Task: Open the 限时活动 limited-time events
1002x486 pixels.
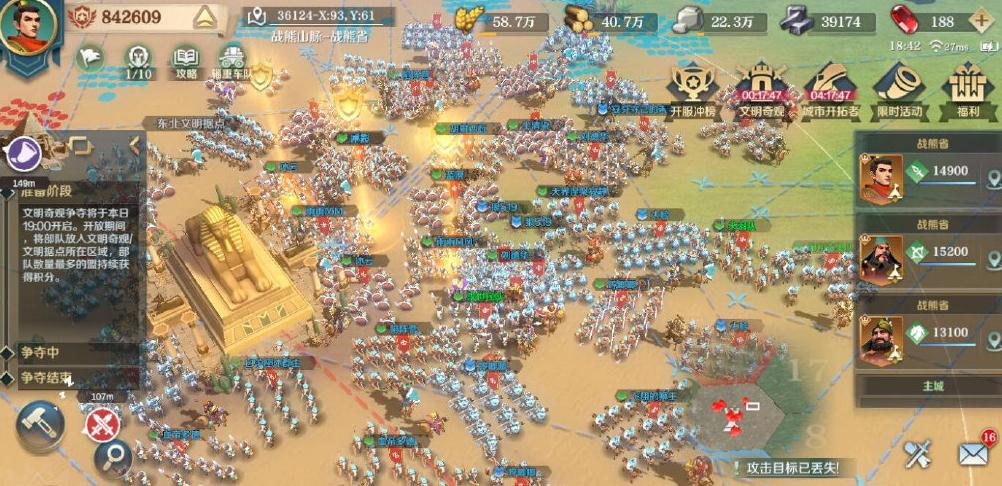Action: coord(896,90)
